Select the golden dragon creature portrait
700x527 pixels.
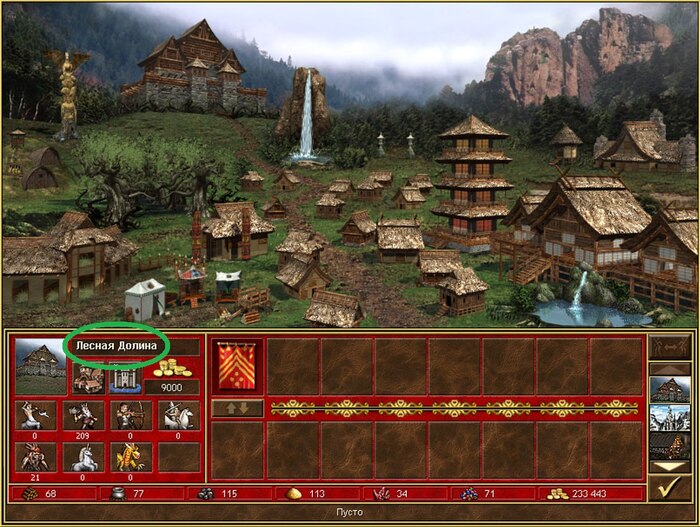(x=131, y=457)
